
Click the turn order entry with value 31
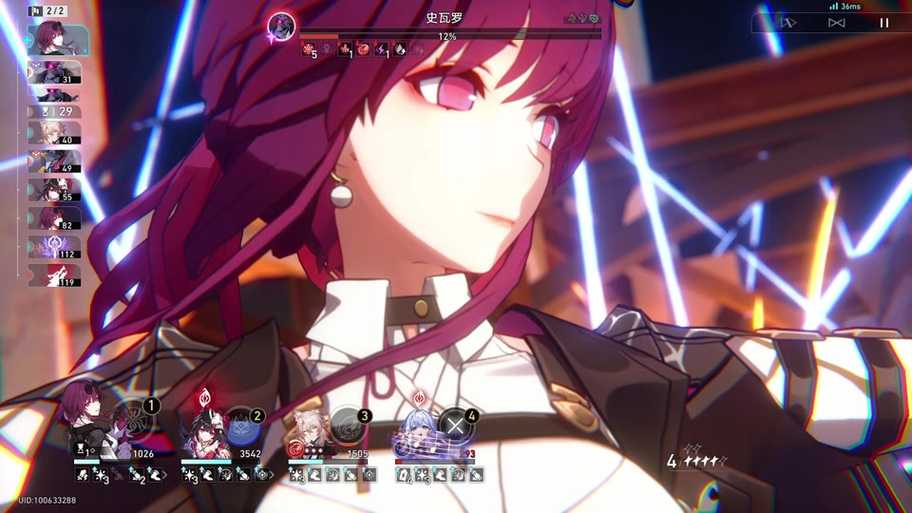click(x=55, y=72)
